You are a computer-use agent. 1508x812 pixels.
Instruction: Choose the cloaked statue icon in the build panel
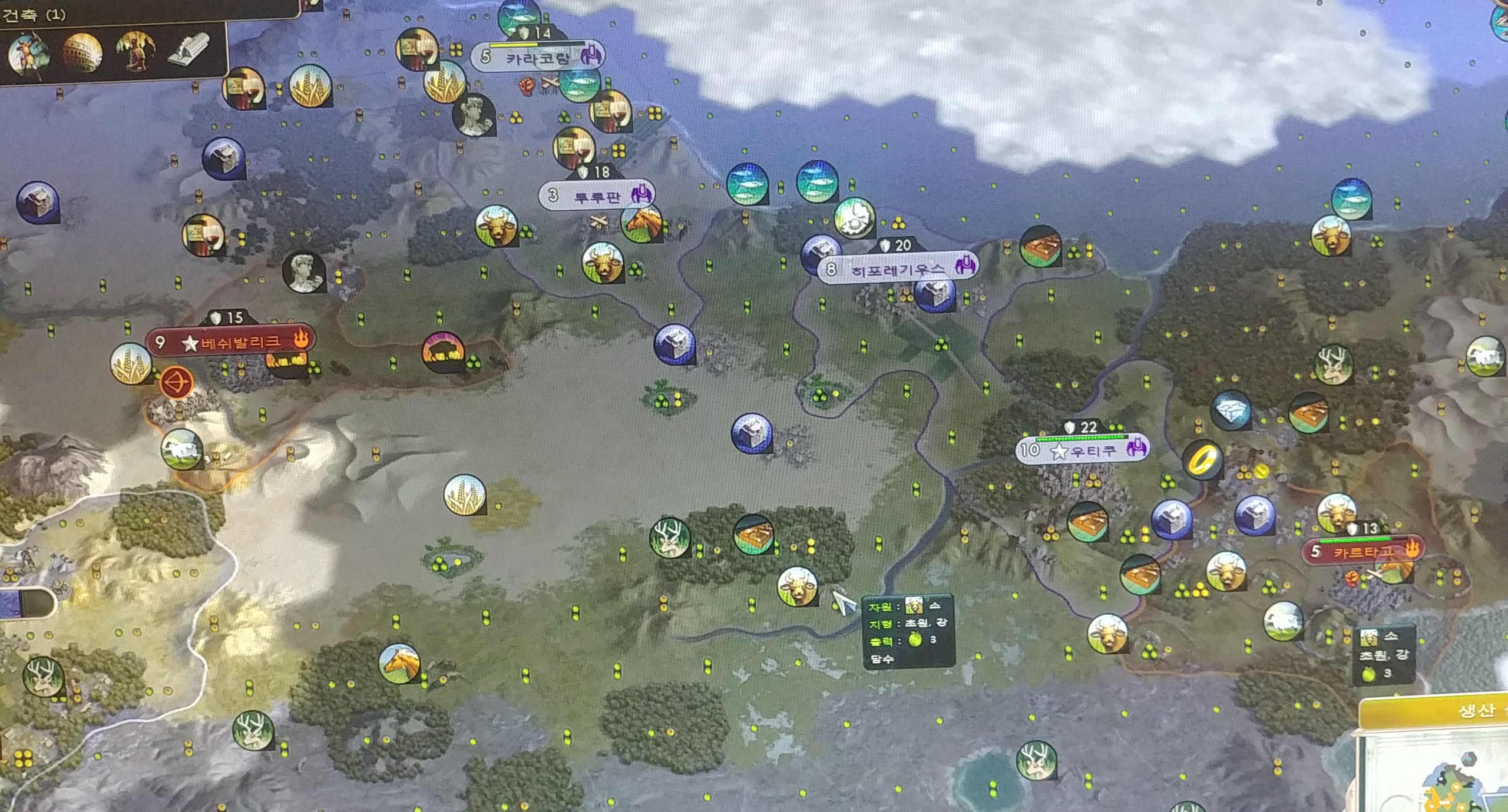click(x=135, y=52)
